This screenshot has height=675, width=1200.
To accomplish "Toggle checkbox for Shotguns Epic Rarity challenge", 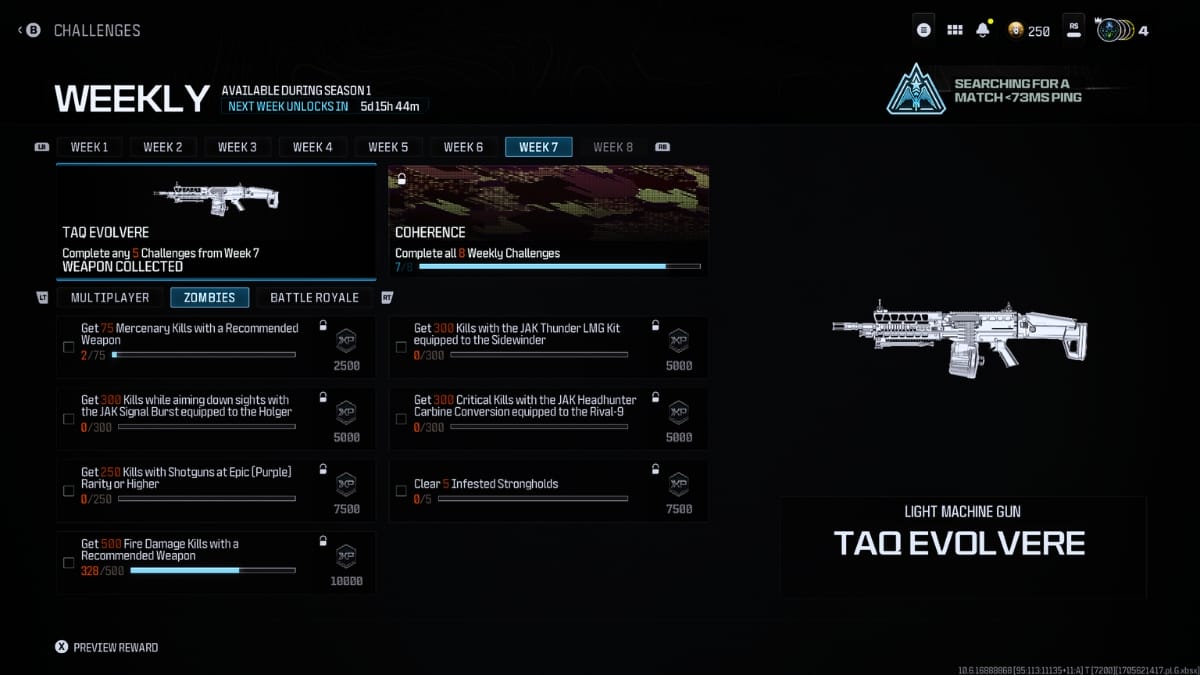I will [x=68, y=491].
